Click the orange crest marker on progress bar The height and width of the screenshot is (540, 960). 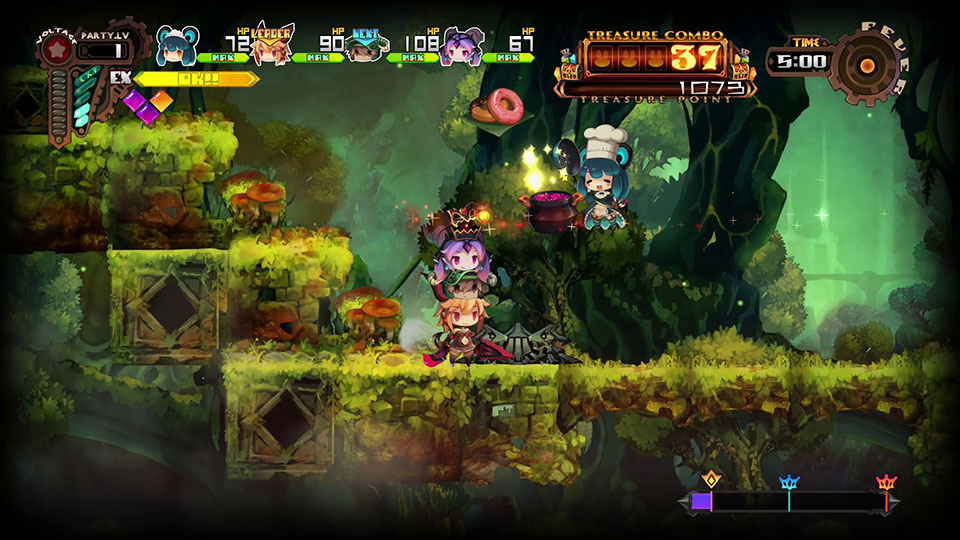711,479
